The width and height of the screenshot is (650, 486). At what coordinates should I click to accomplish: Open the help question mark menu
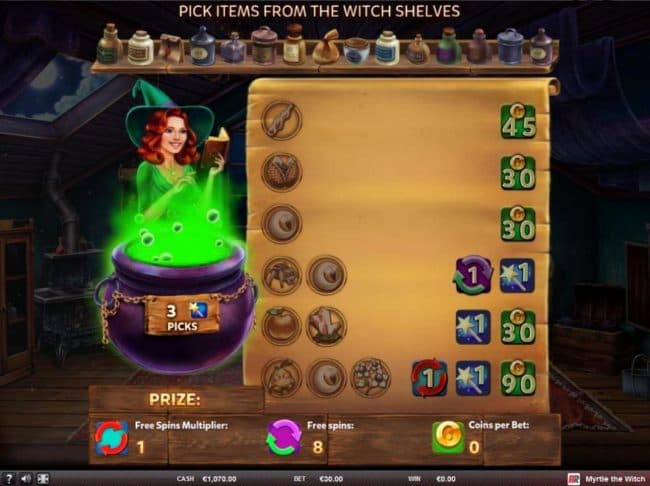(x=8, y=479)
